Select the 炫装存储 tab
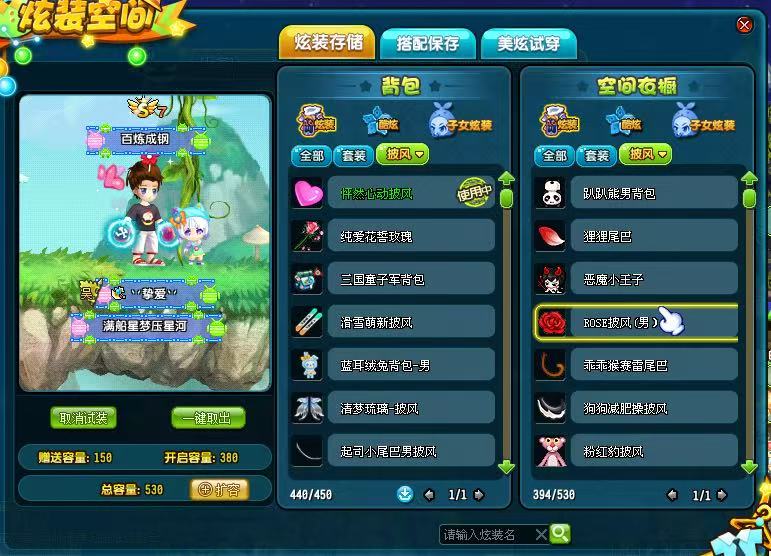 [328, 43]
